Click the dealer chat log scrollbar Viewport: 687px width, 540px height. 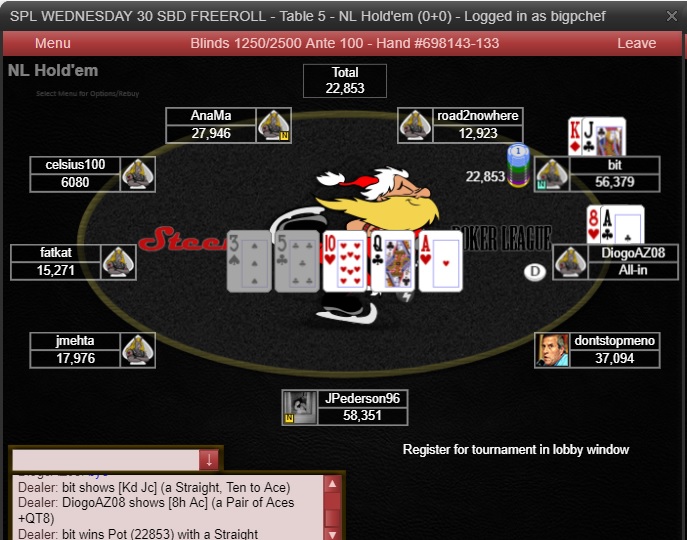(x=331, y=508)
